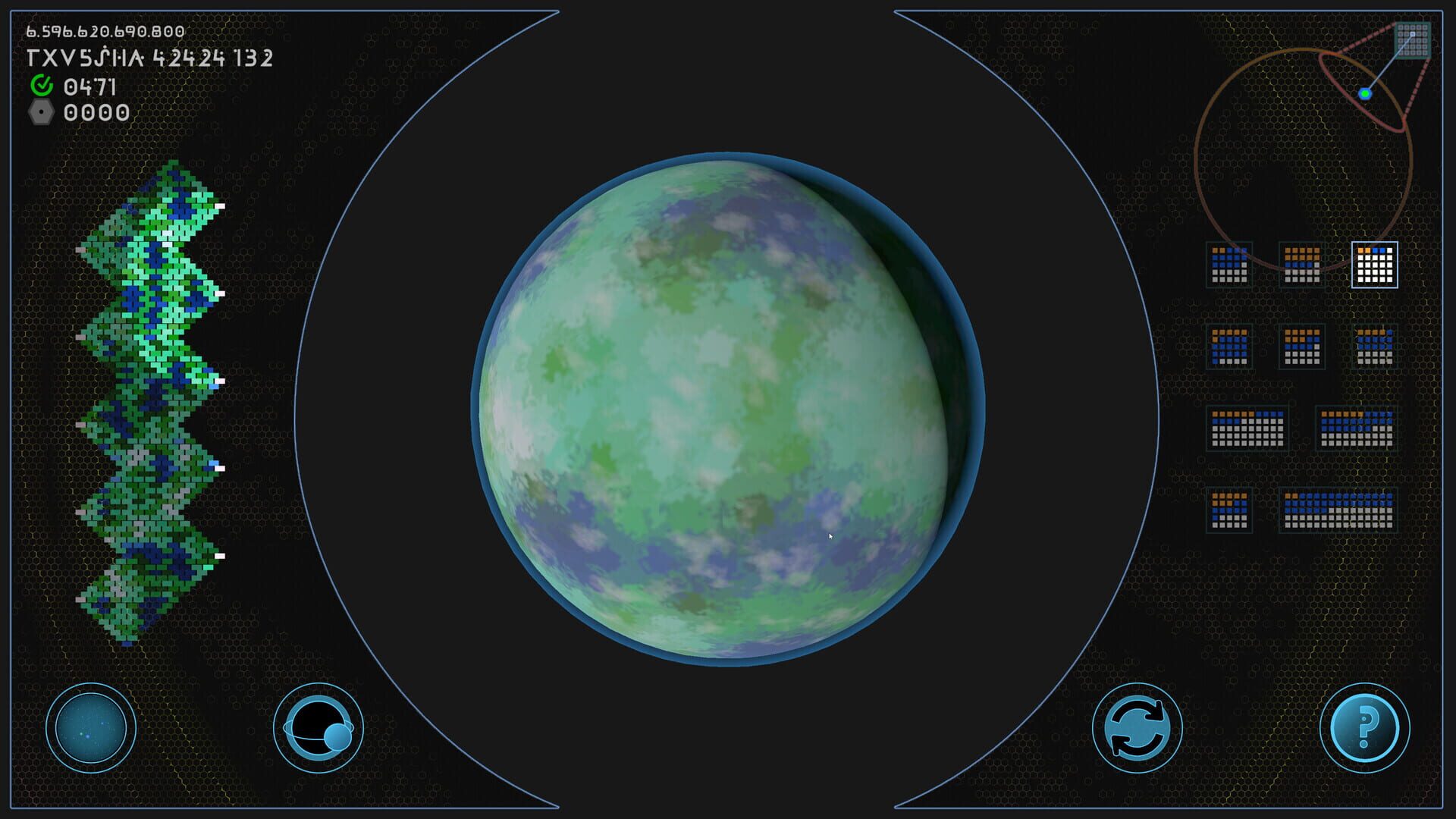Click the grey hexagon resource icon
1456x819 pixels.
tap(43, 115)
